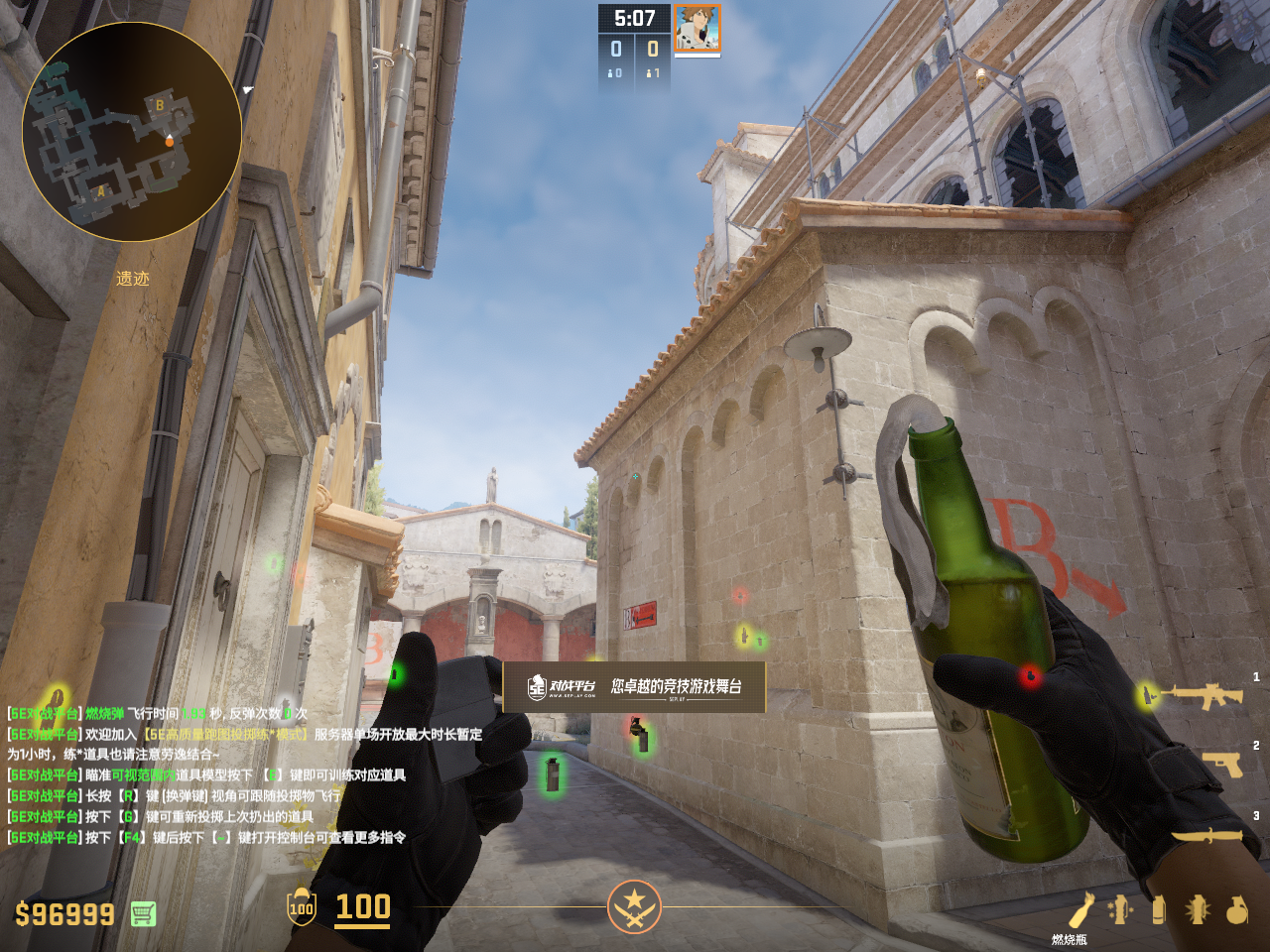Click the star team emblem on the HUD
Screen dimensions: 1270x952
point(634,906)
